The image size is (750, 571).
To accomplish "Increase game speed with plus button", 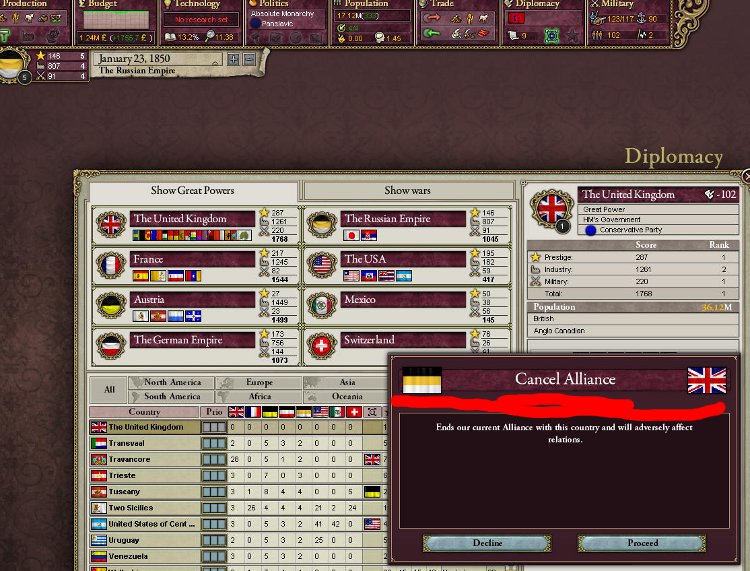I will 233,59.
